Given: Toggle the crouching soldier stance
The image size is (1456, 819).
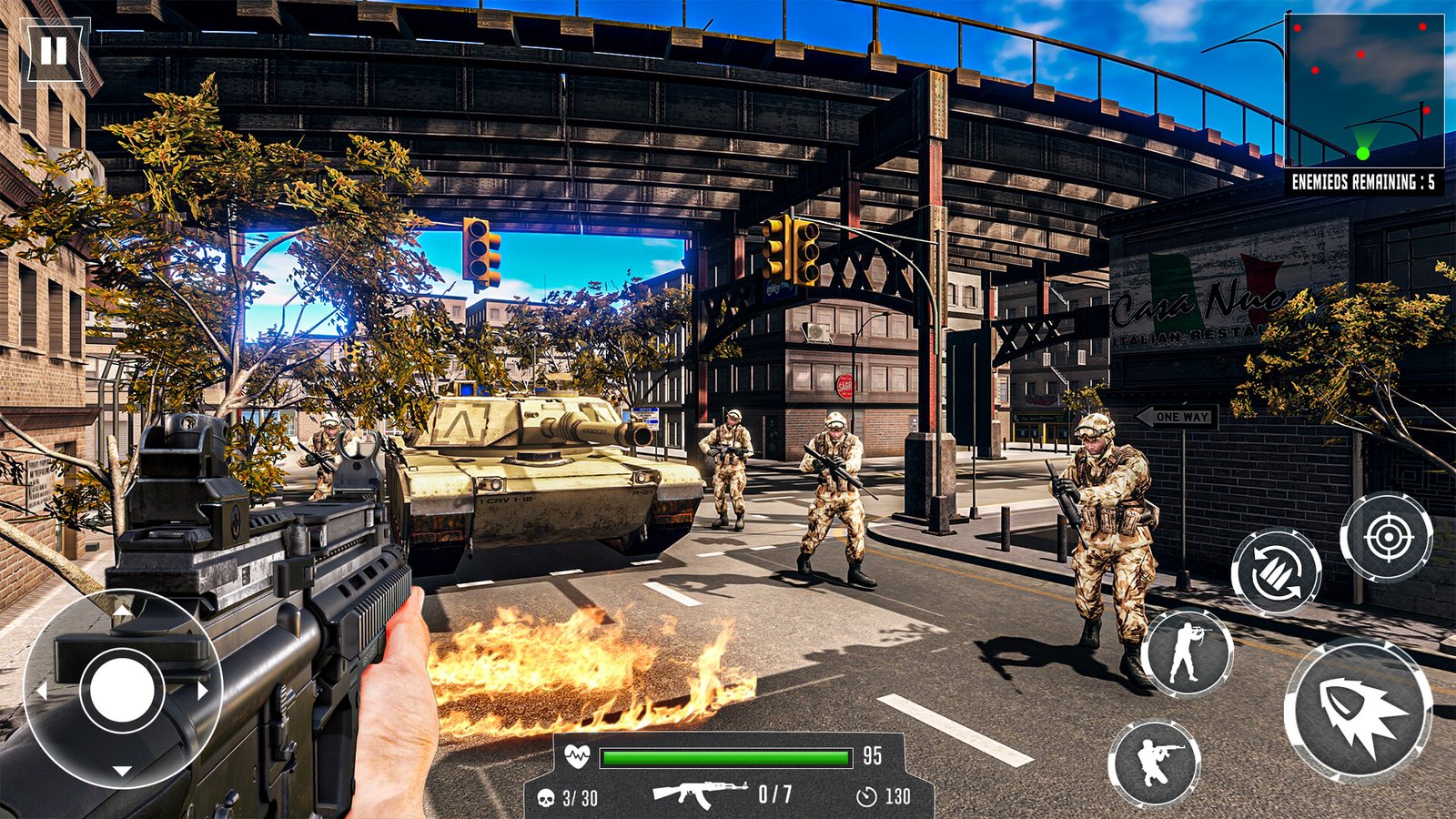Looking at the screenshot, I should (1154, 762).
